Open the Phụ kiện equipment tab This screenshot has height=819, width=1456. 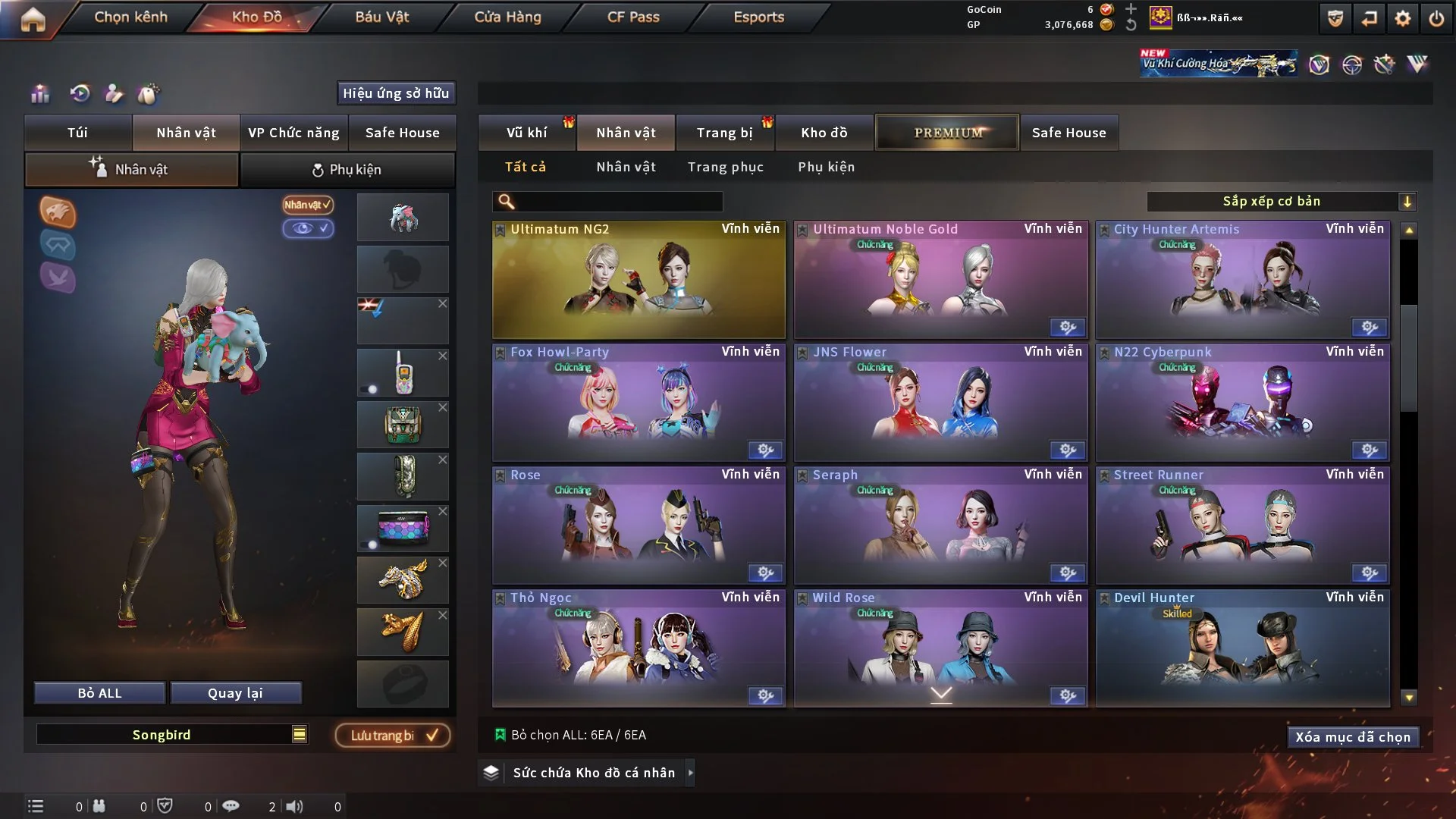tap(347, 170)
